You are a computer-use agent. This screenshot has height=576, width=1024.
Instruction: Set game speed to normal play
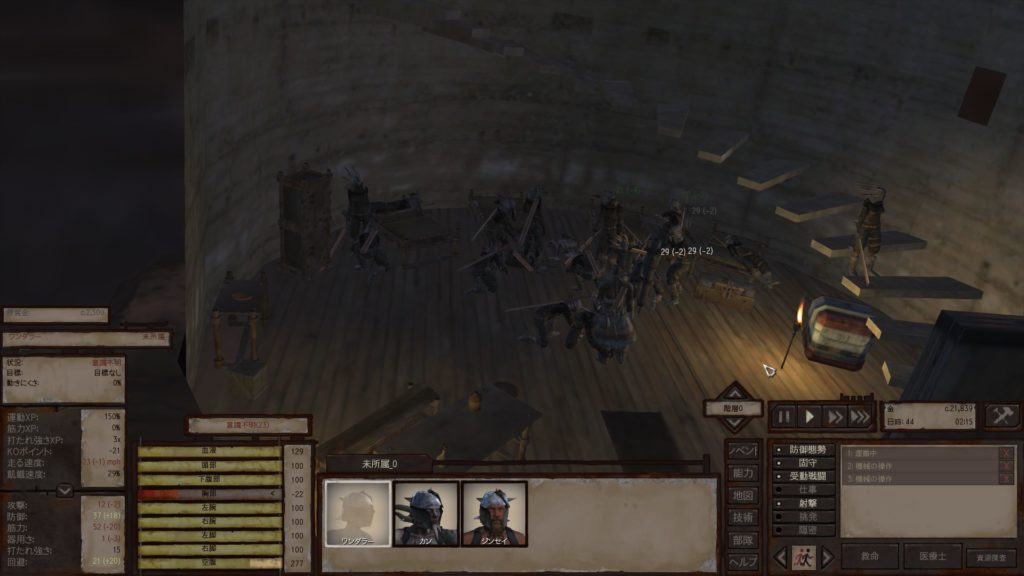coord(810,416)
